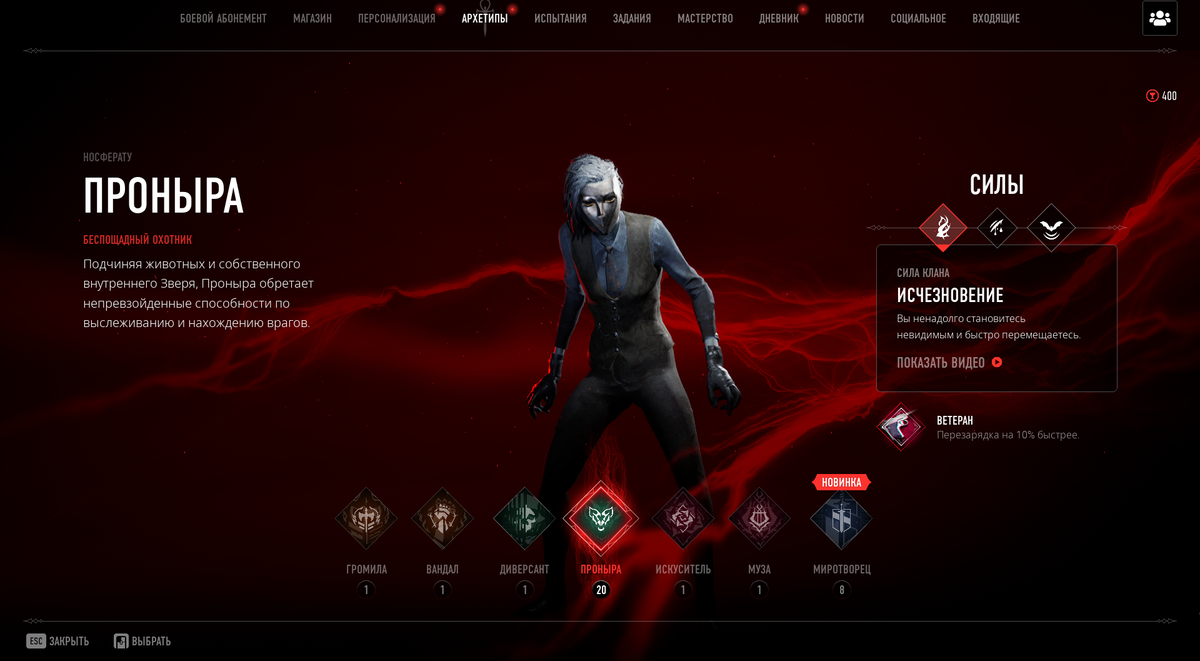Show the Задания tab

click(631, 18)
